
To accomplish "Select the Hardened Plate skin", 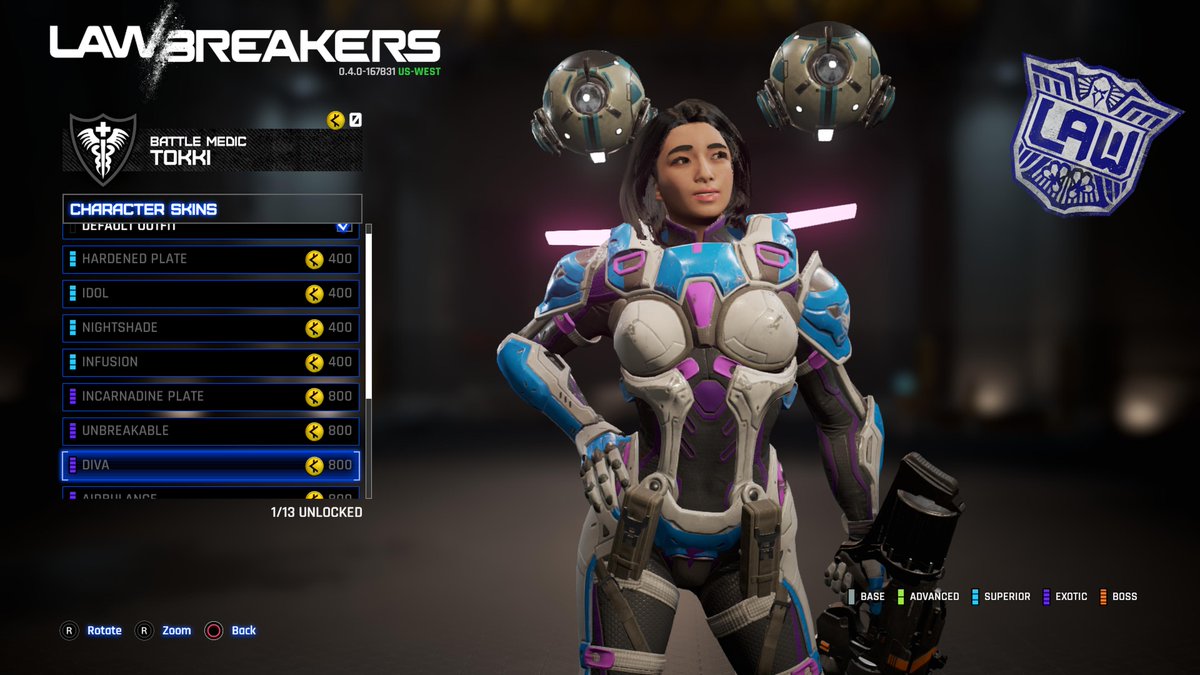I will click(x=210, y=259).
